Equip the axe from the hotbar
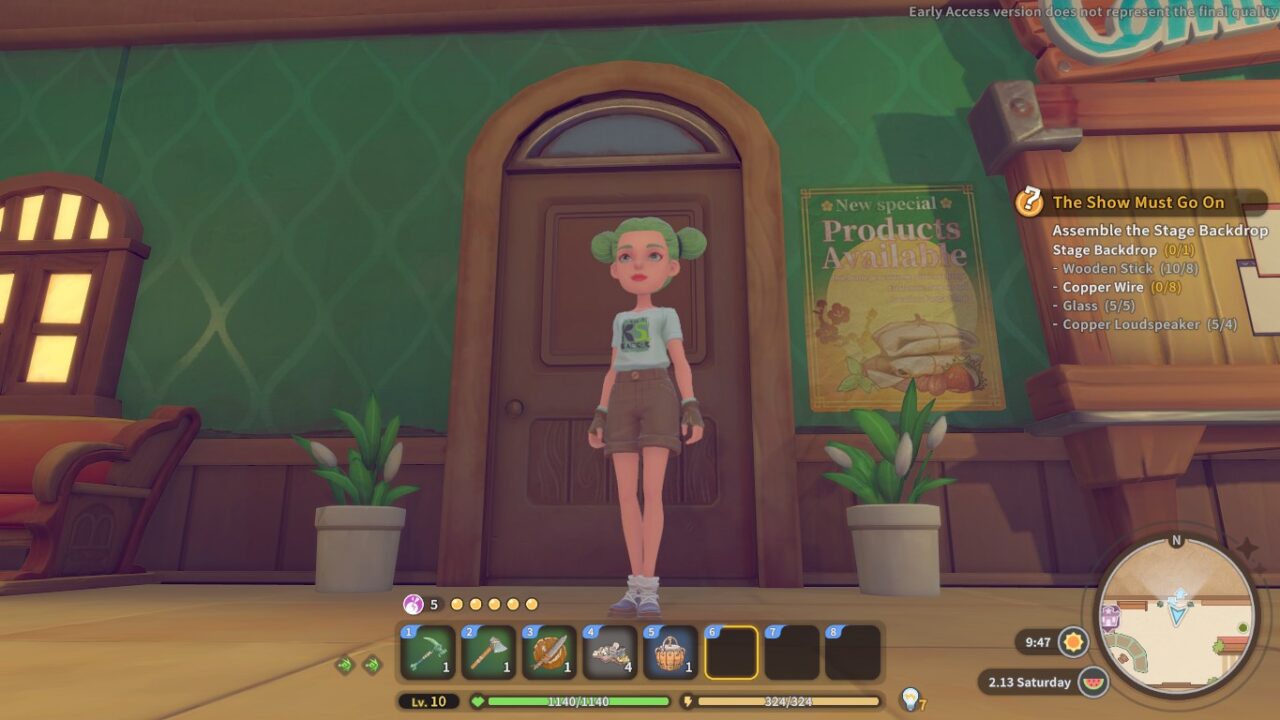The height and width of the screenshot is (720, 1280). click(489, 653)
